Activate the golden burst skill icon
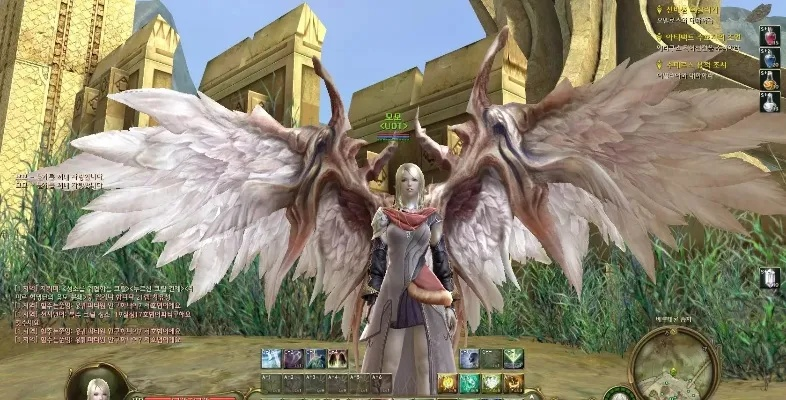The height and width of the screenshot is (400, 786). pyautogui.click(x=447, y=383)
